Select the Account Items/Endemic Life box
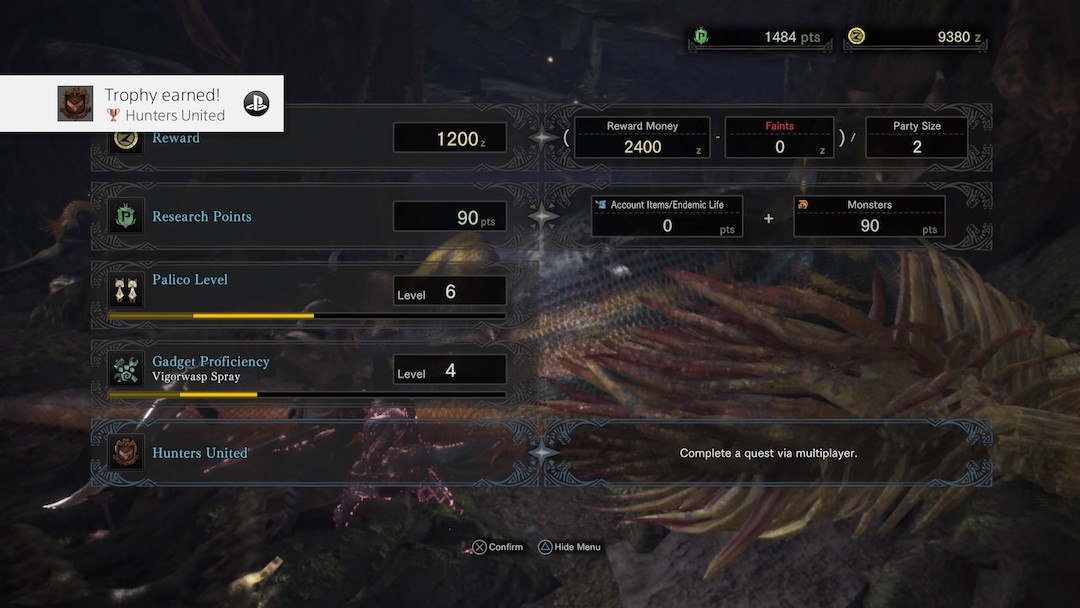1080x608 pixels. tap(667, 216)
